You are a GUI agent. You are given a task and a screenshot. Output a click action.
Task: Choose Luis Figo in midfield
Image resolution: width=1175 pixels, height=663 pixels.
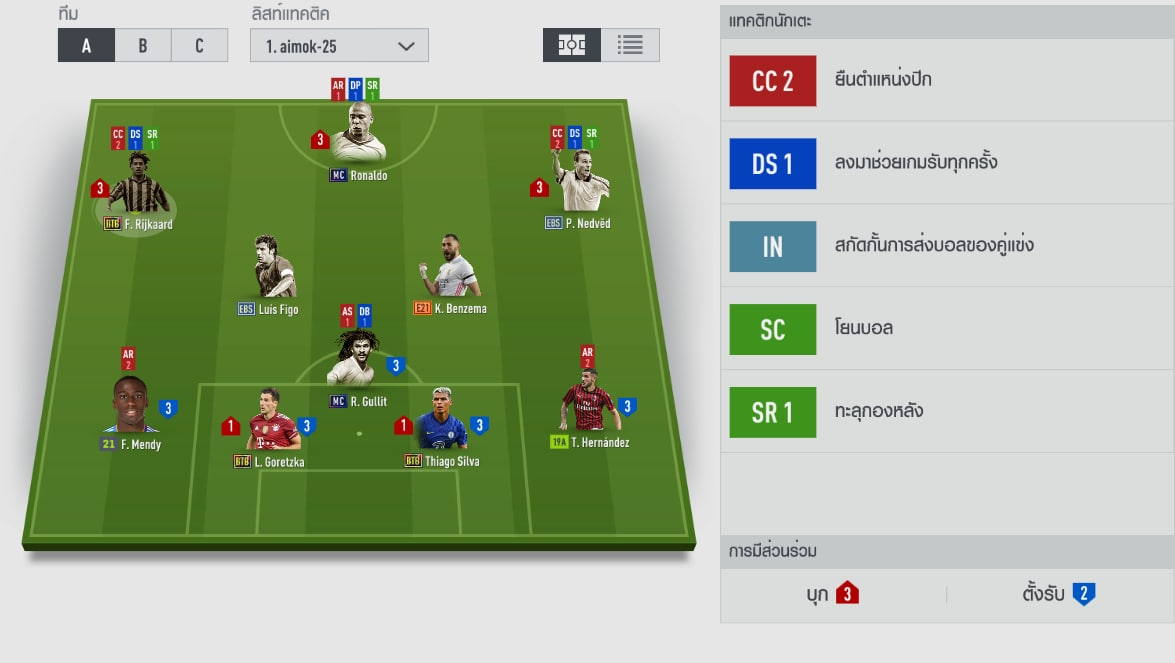[x=274, y=268]
